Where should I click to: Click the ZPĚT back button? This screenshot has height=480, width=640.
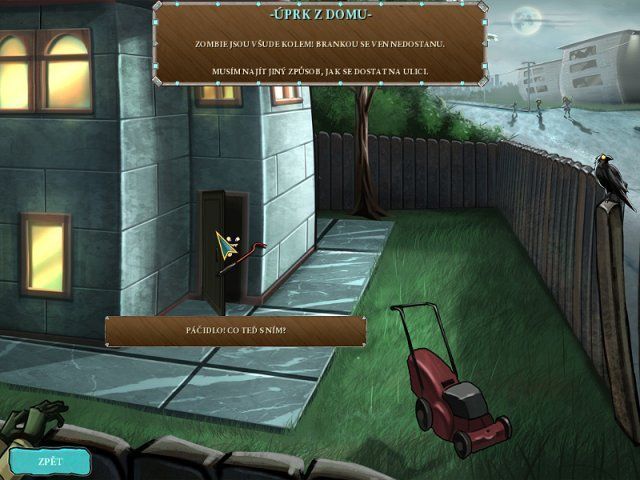[49, 461]
